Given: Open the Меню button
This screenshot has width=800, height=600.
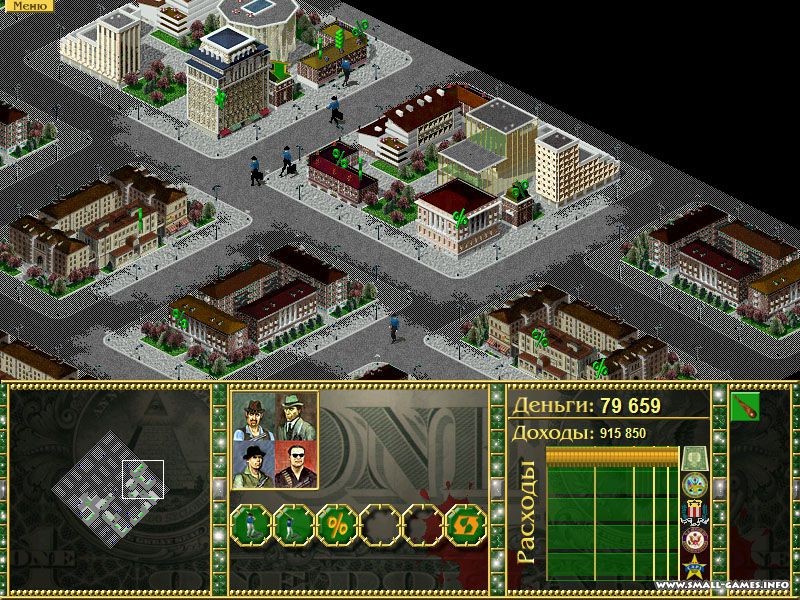Looking at the screenshot, I should [26, 6].
